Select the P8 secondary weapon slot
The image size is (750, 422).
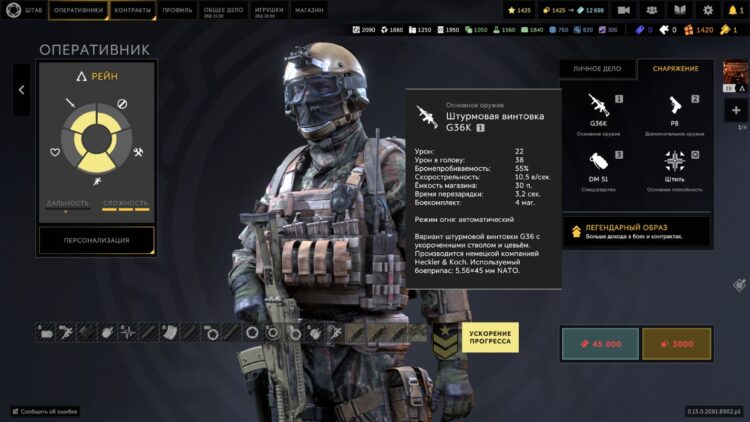coord(674,114)
